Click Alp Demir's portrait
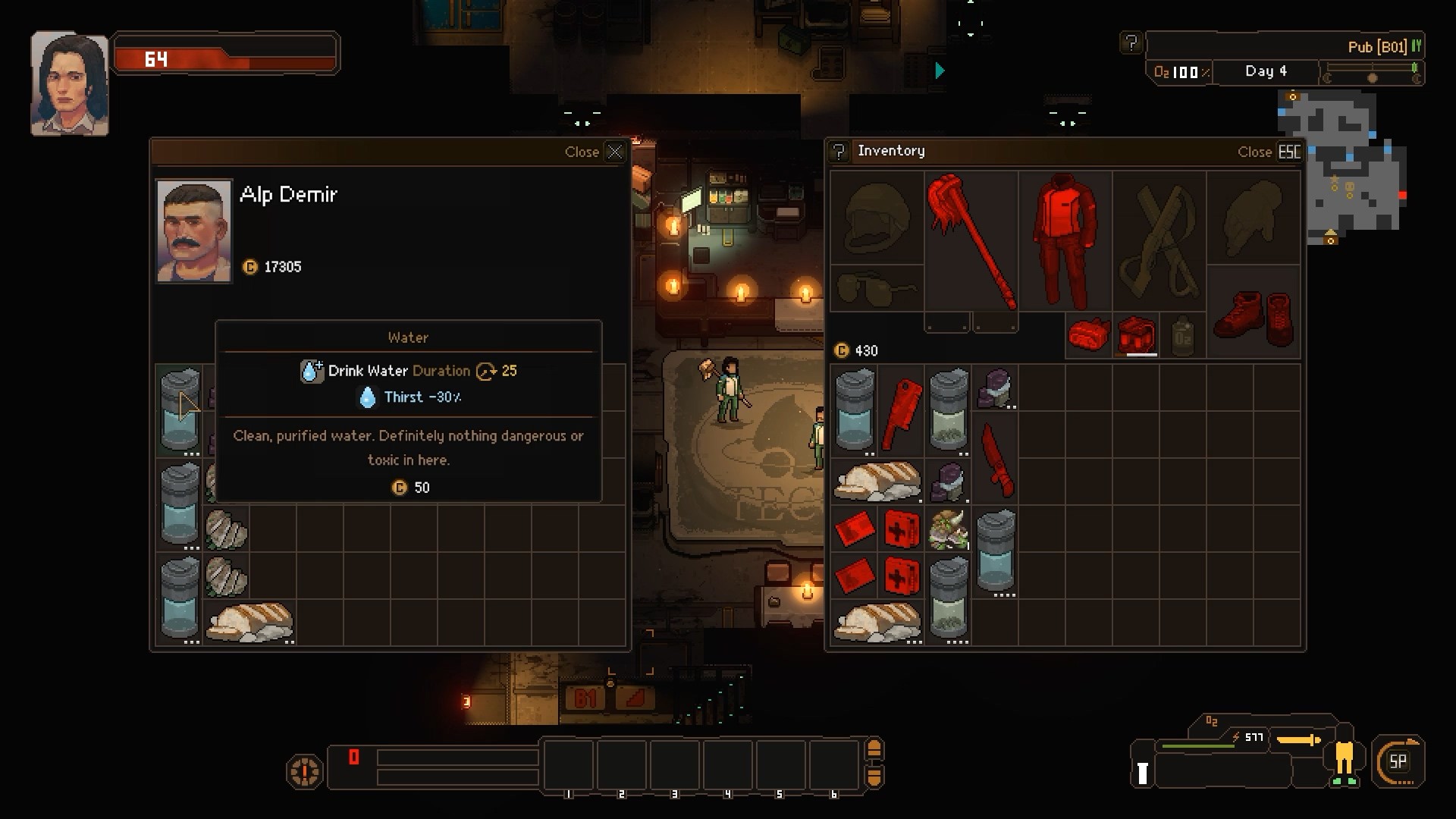The width and height of the screenshot is (1456, 819). coord(194,230)
